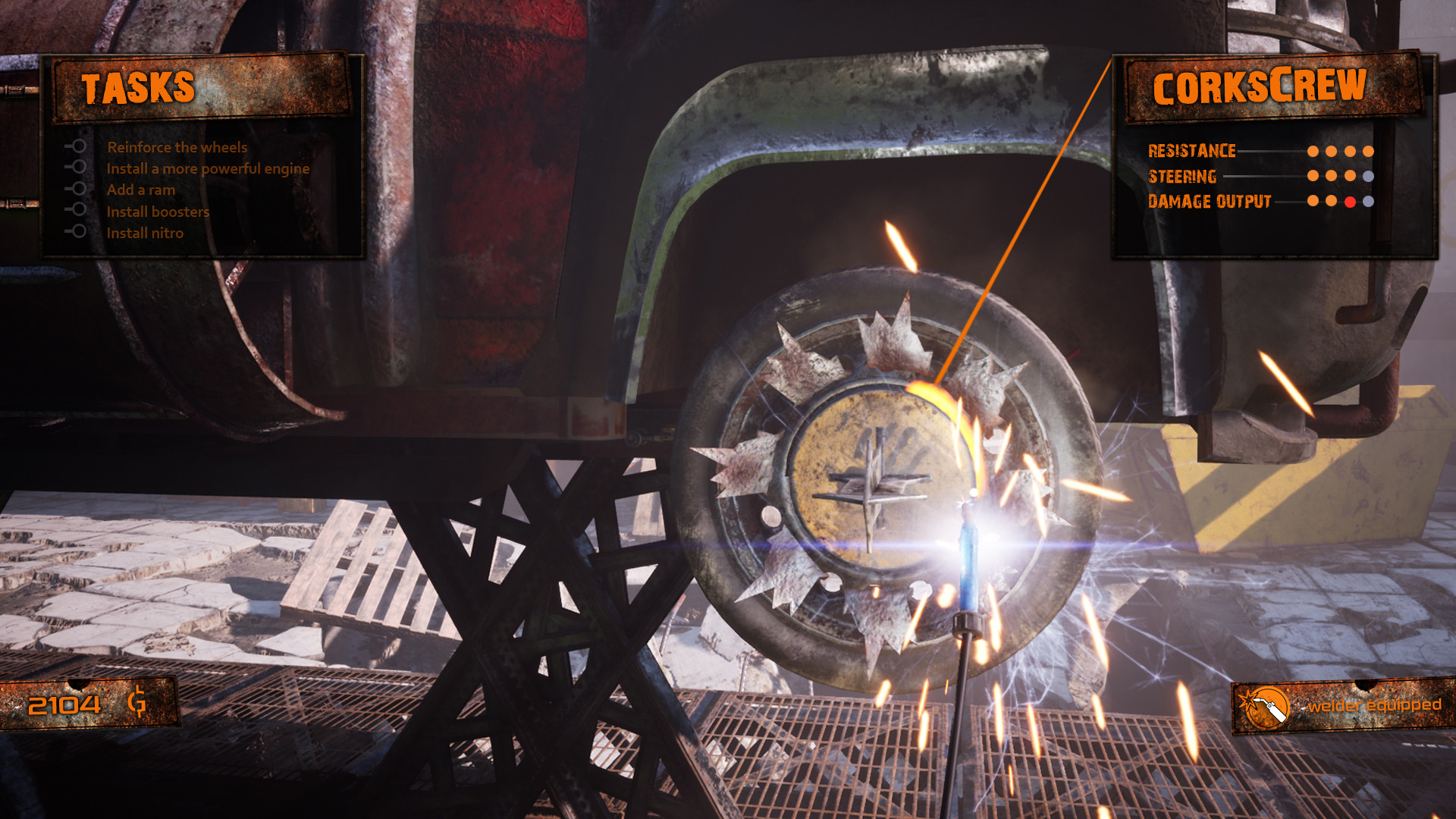Open the TASKS tab
The image size is (1456, 819).
click(x=140, y=86)
